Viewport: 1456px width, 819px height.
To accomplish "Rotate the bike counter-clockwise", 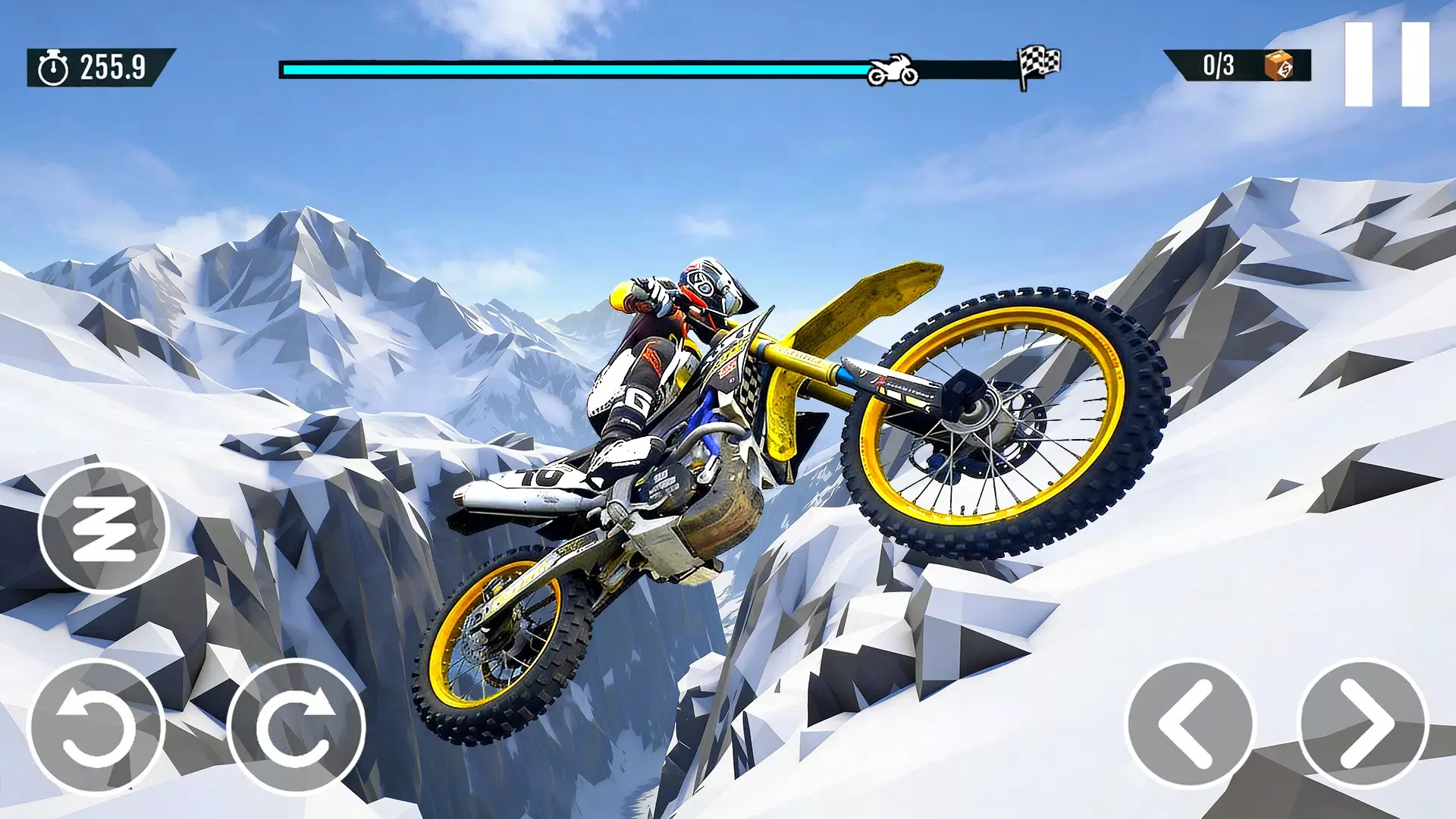I will pyautogui.click(x=96, y=726).
